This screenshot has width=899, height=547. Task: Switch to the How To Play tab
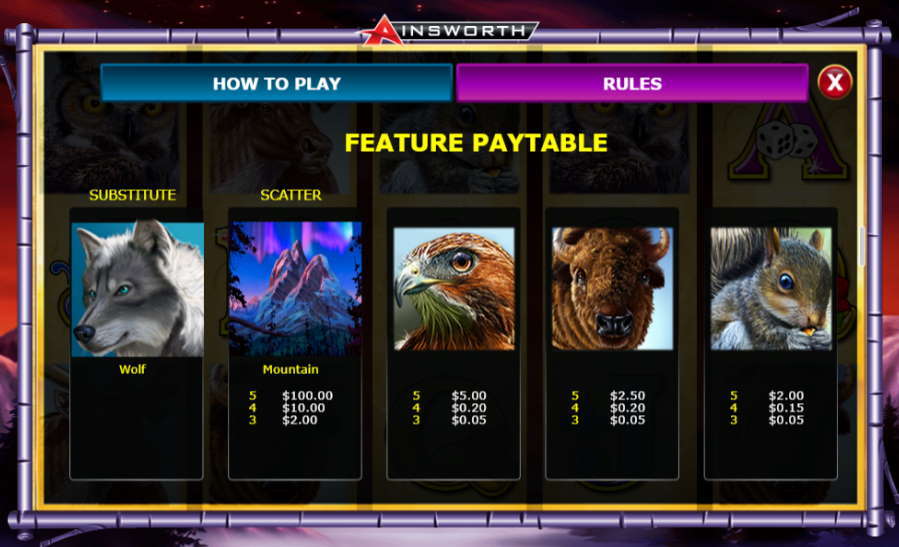(x=276, y=83)
